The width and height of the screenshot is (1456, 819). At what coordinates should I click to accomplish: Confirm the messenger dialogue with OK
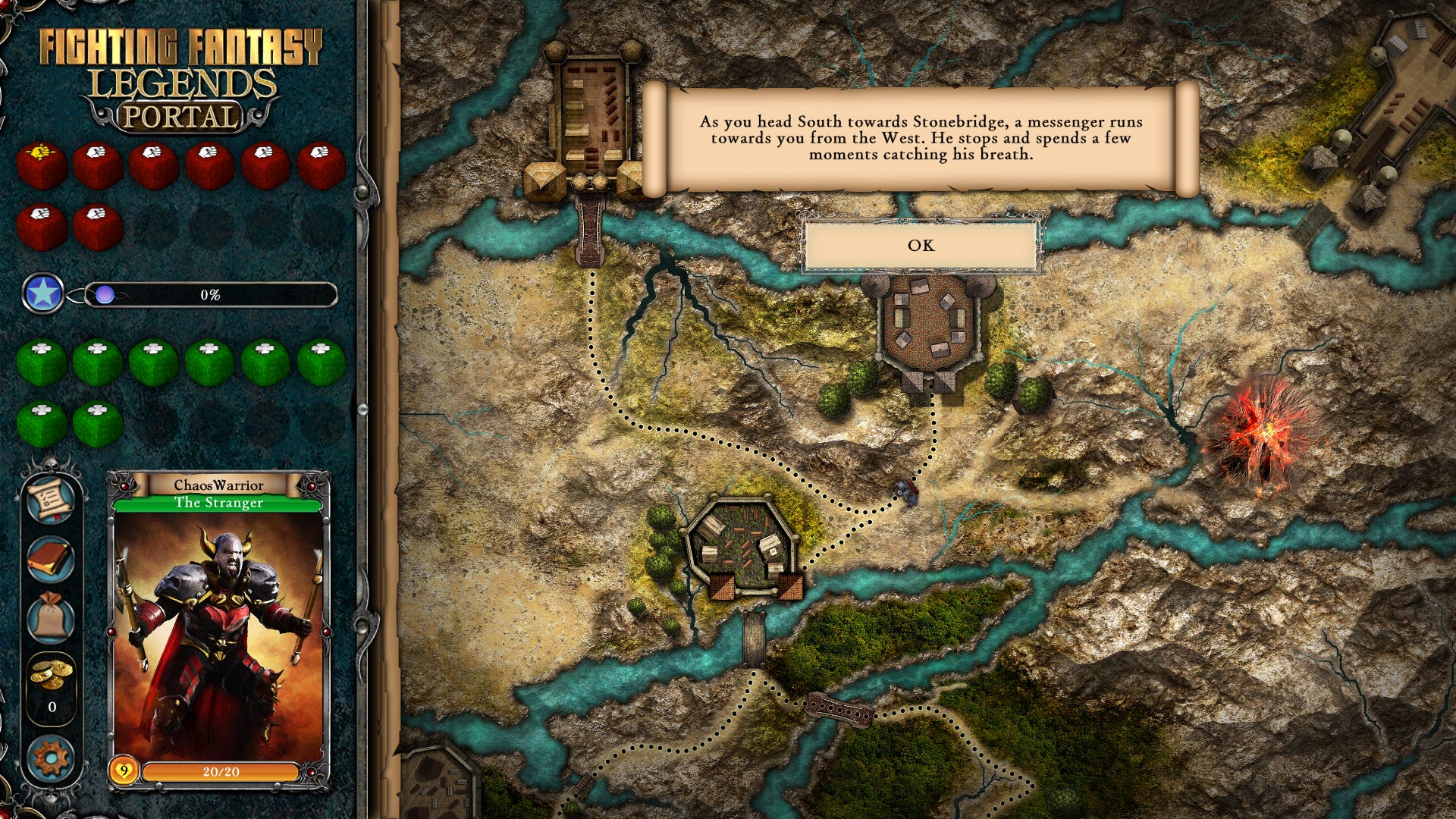click(921, 245)
